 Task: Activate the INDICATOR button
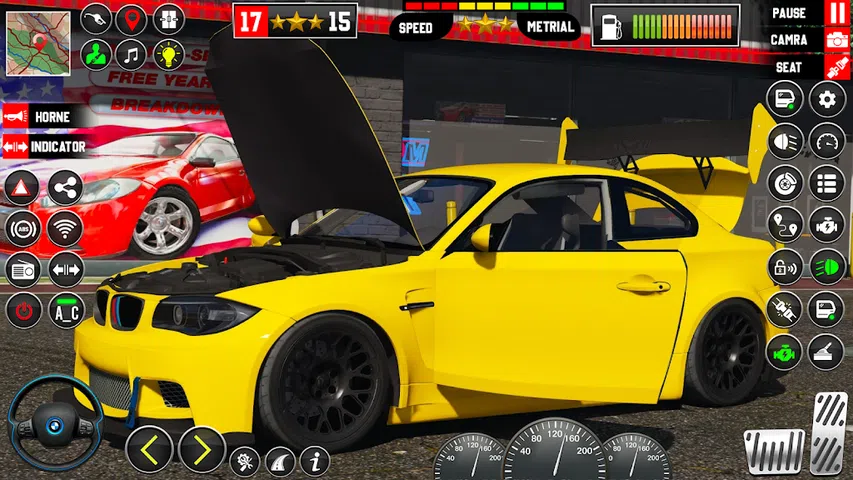pyautogui.click(x=46, y=147)
